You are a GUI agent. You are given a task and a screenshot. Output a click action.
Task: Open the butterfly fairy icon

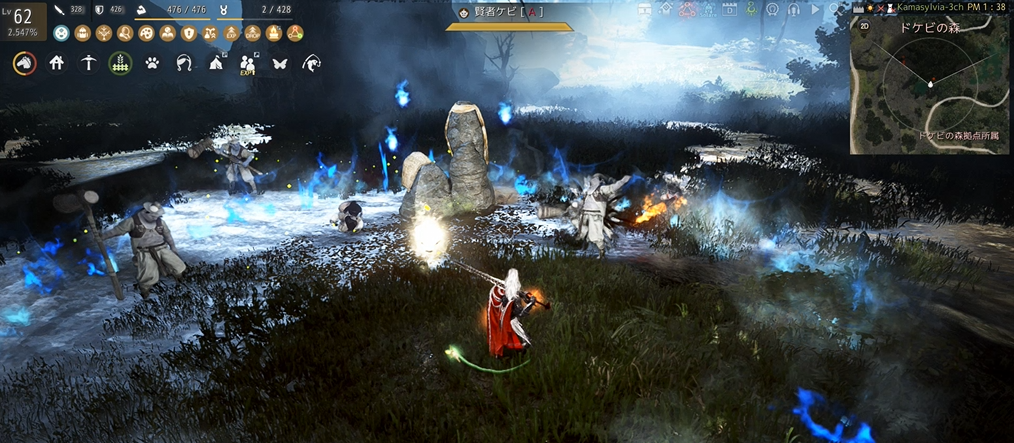(279, 63)
